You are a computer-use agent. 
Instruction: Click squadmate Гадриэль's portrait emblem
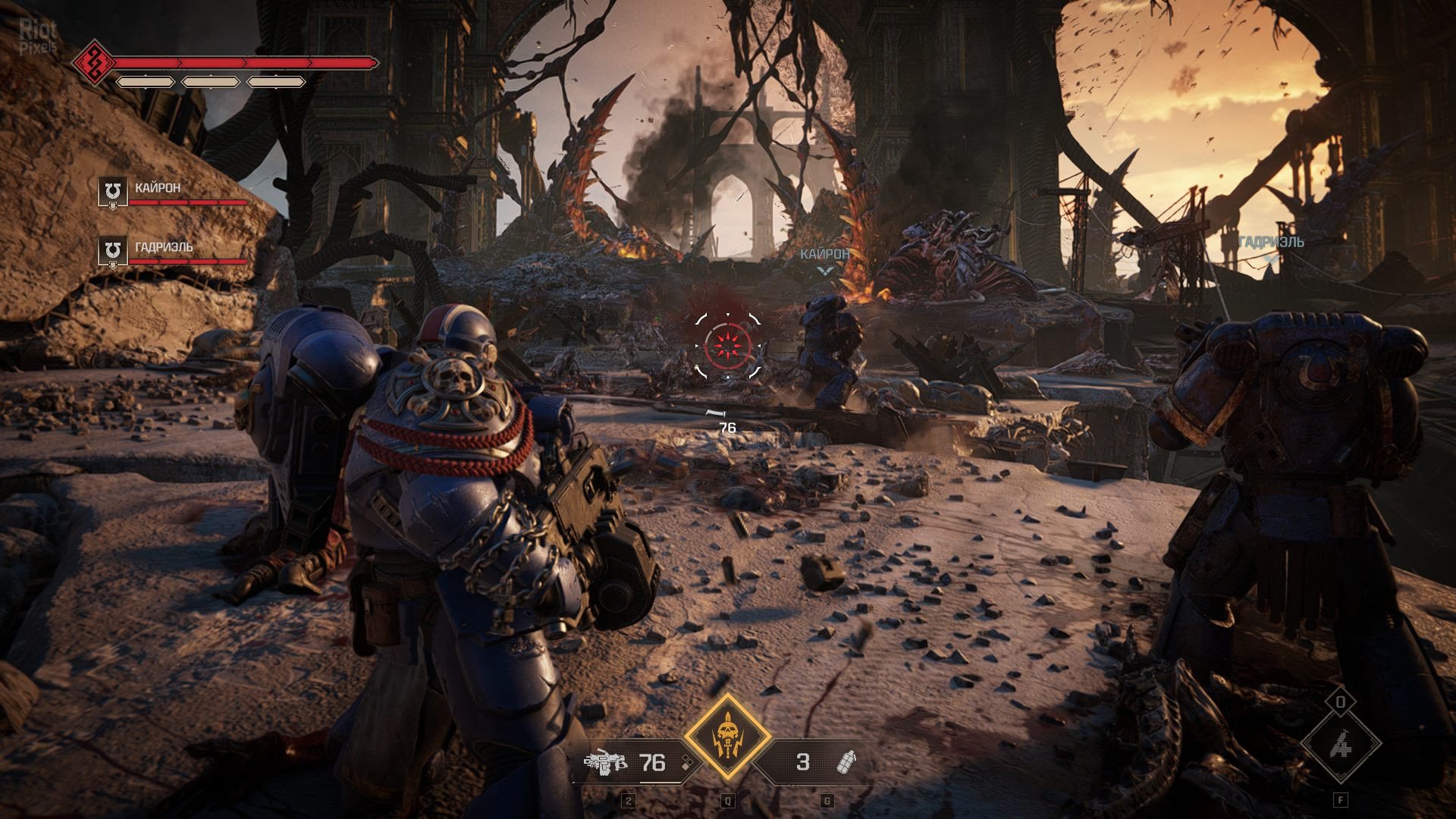[113, 250]
